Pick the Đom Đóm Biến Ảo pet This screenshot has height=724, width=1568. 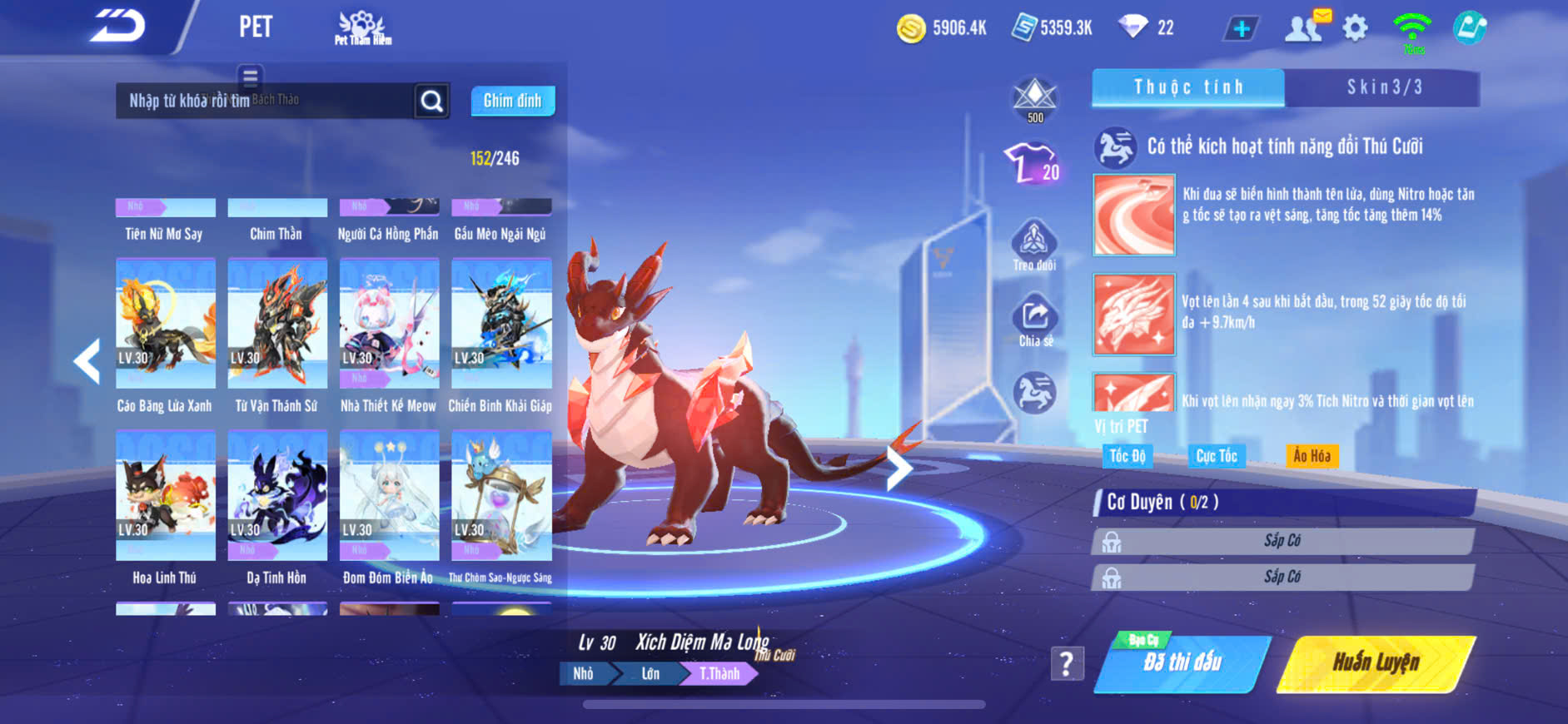coord(389,496)
